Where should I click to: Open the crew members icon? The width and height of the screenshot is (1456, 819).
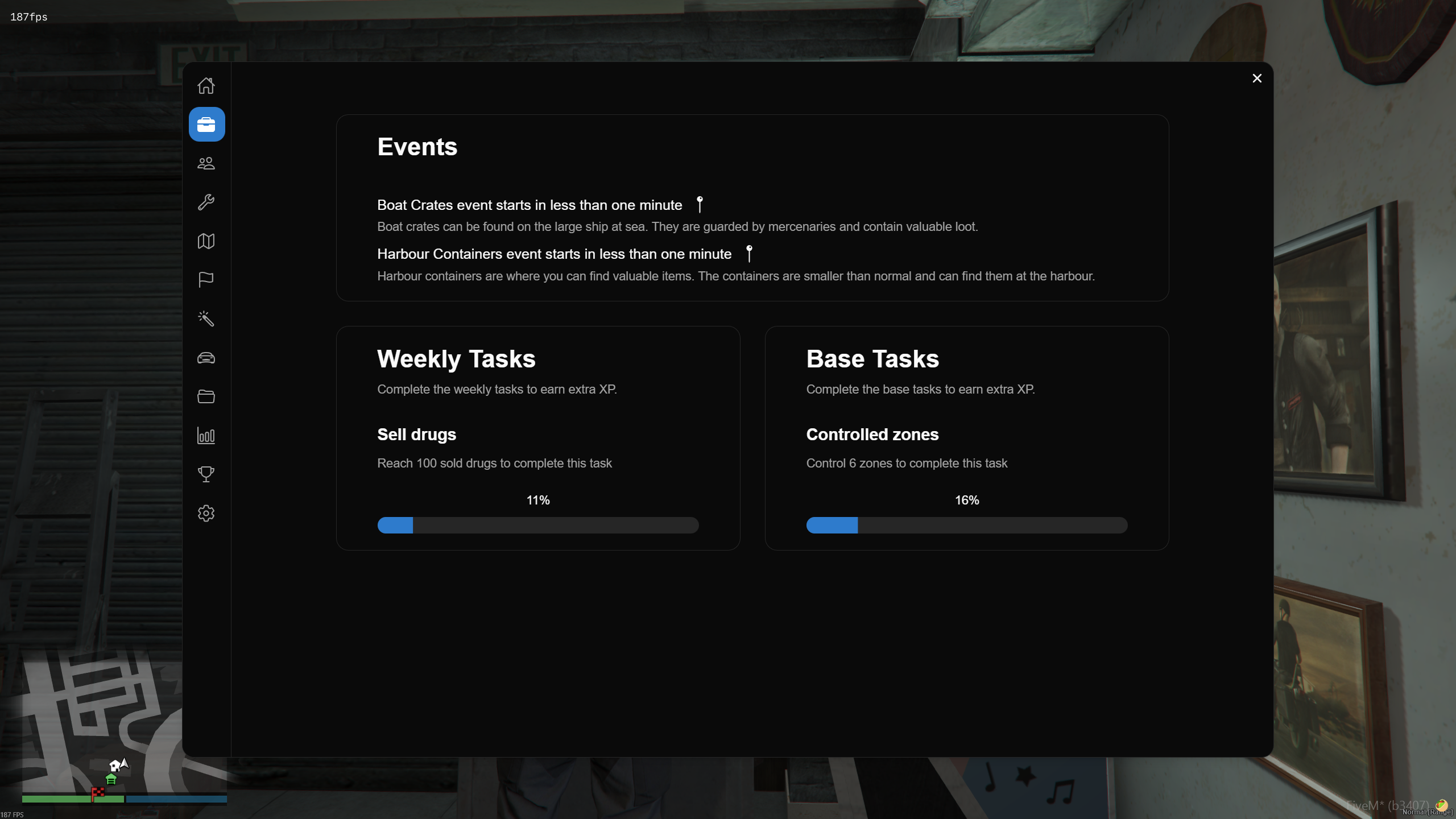coord(206,163)
